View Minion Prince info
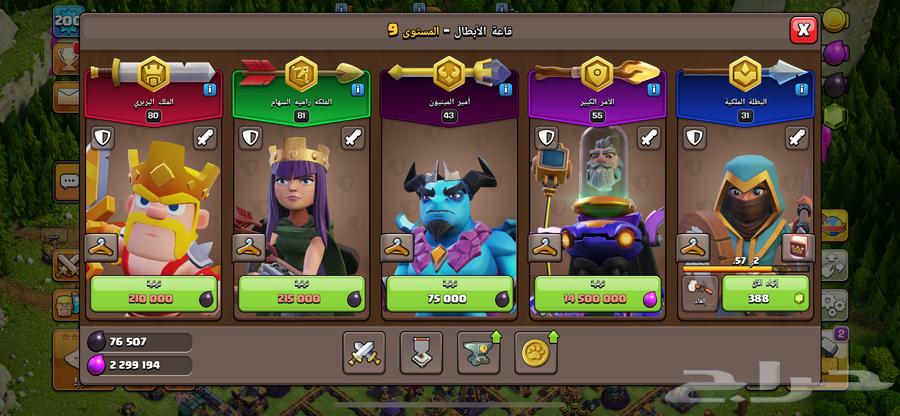Viewport: 900px width, 416px height. coord(505,89)
